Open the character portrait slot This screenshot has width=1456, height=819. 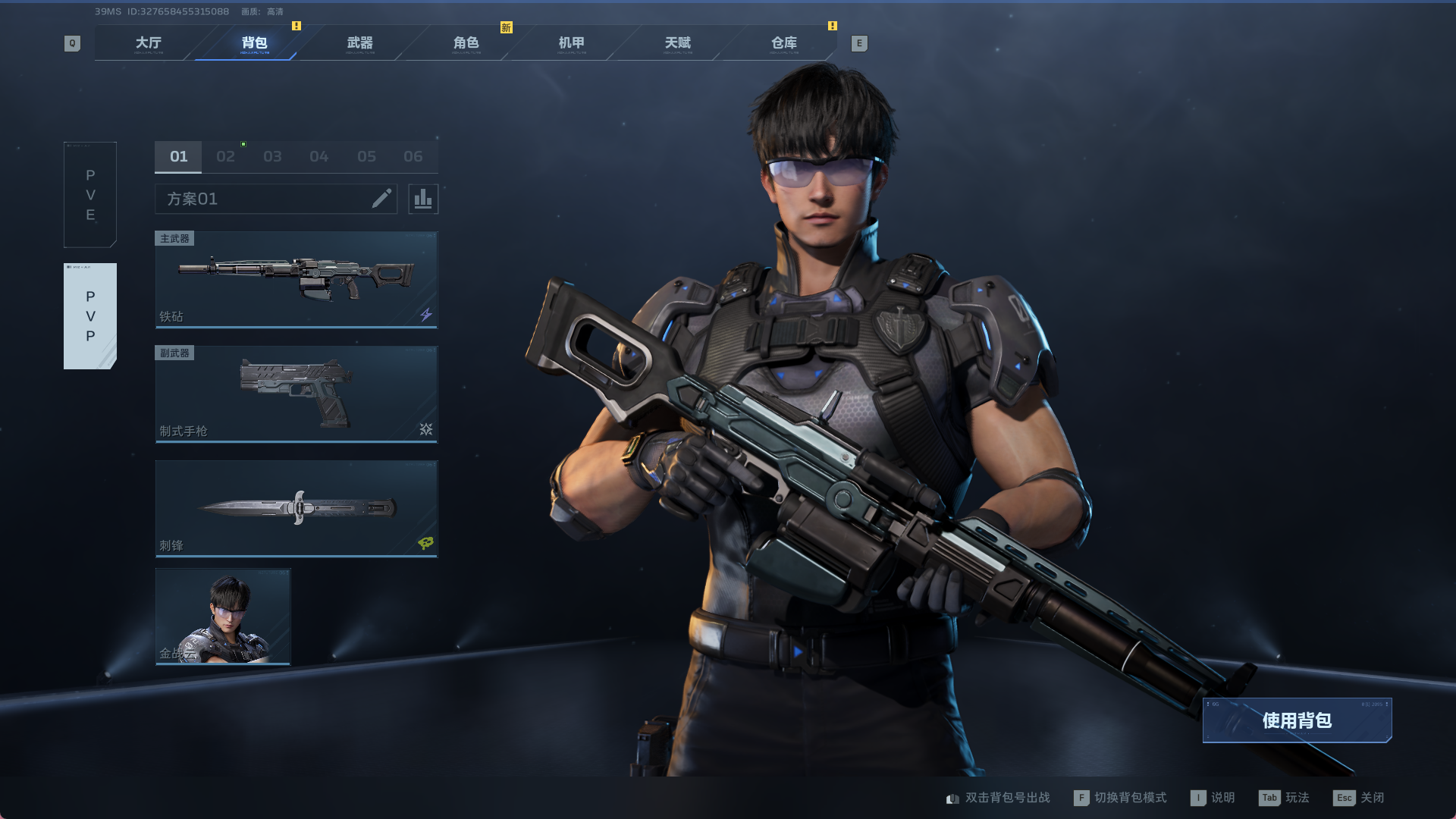223,617
